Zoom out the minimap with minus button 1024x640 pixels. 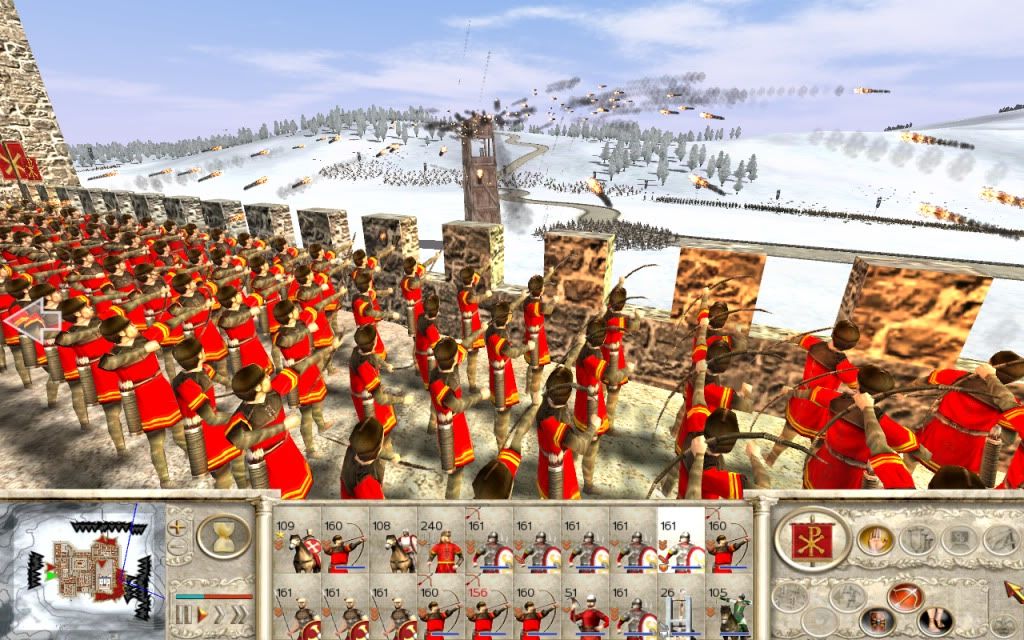[x=179, y=548]
